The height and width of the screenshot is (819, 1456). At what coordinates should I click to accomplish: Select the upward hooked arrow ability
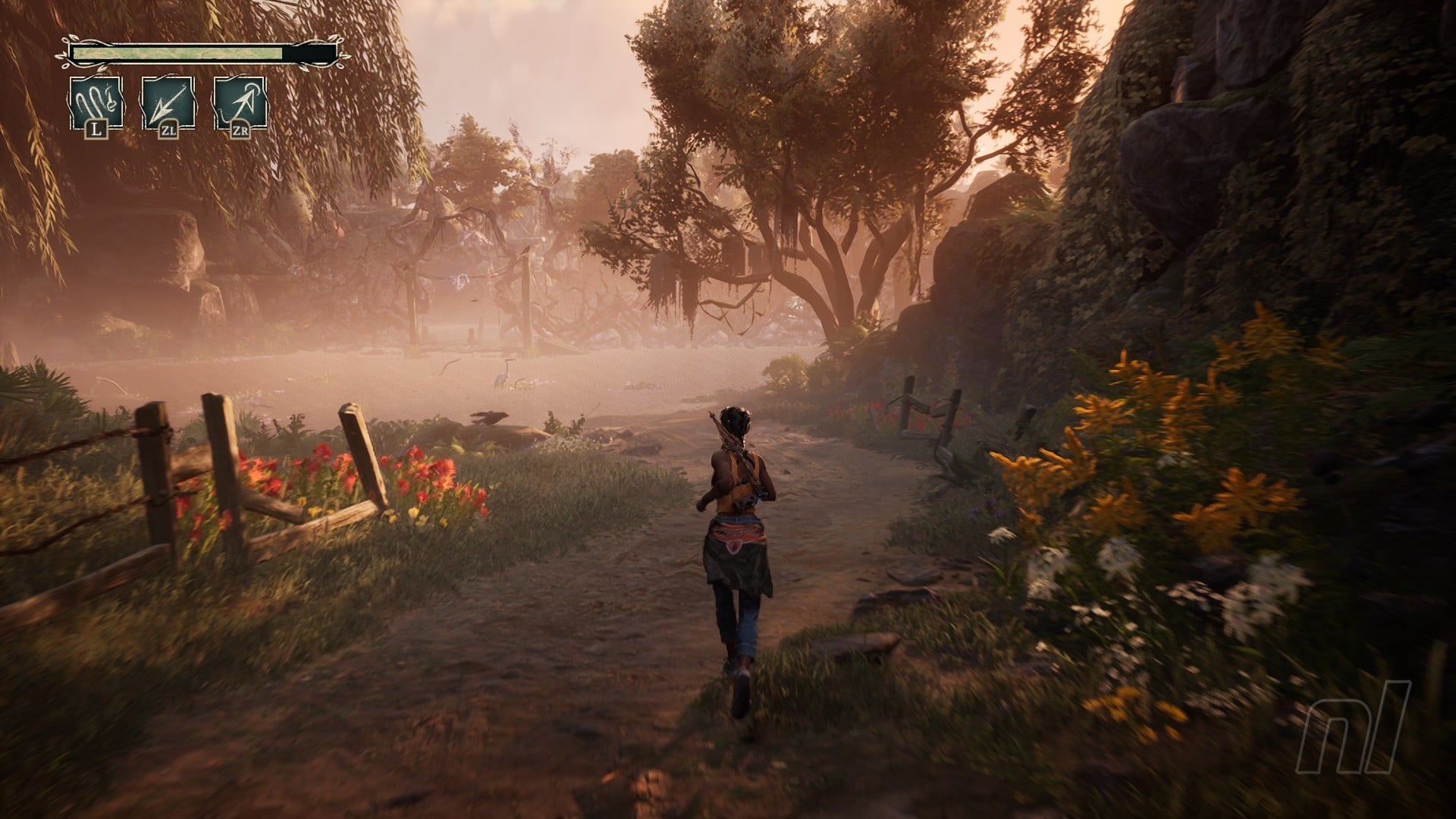[x=240, y=102]
